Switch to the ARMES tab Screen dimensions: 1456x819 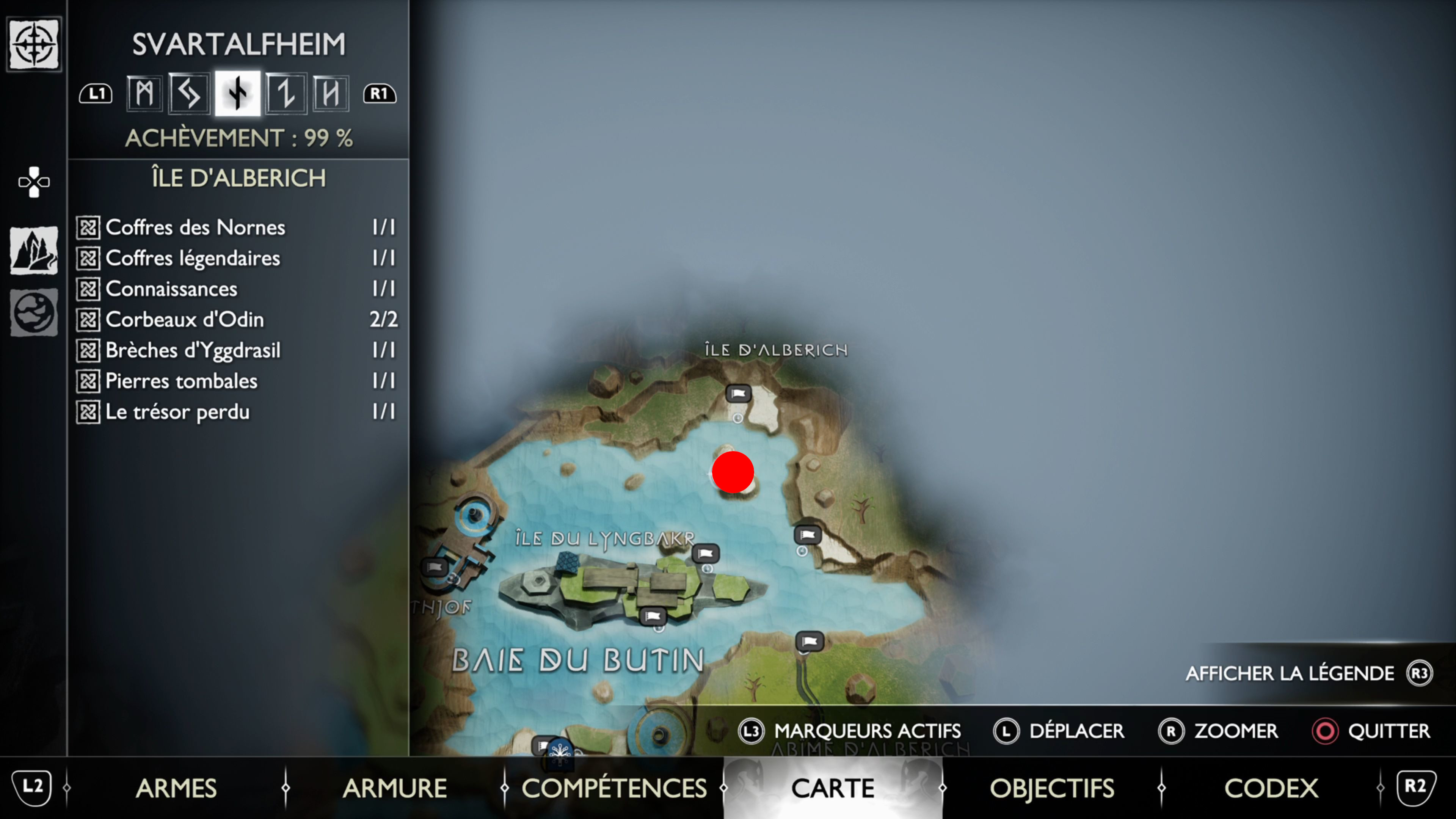(x=177, y=788)
